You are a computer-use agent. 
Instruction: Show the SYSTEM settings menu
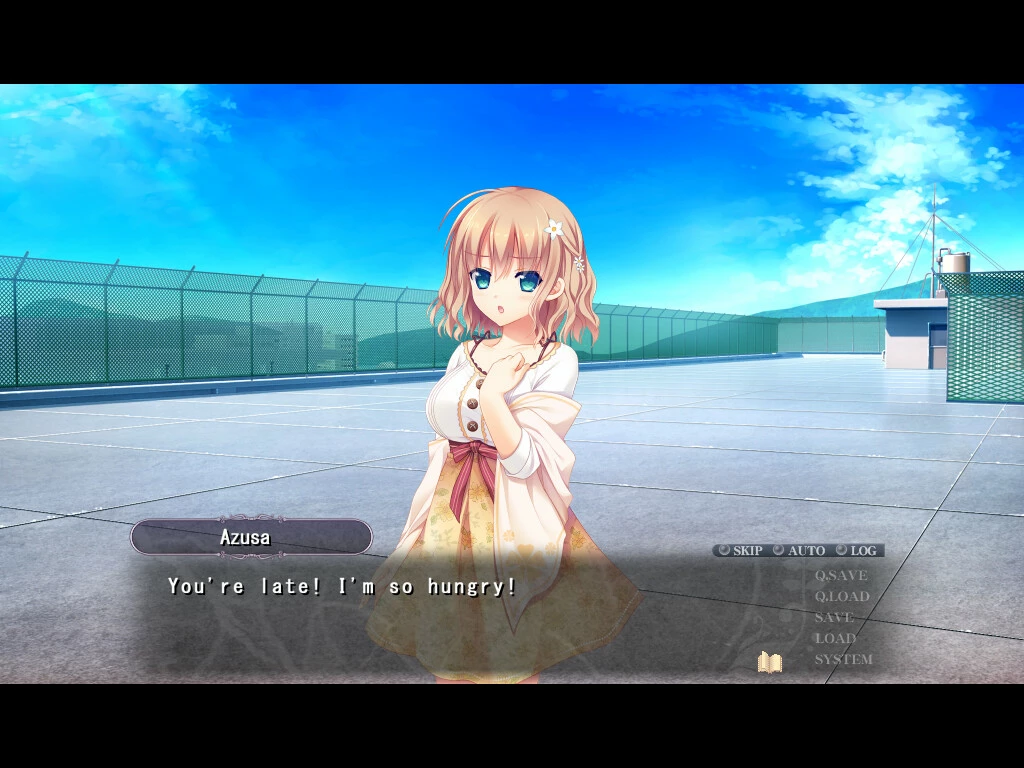coord(843,660)
